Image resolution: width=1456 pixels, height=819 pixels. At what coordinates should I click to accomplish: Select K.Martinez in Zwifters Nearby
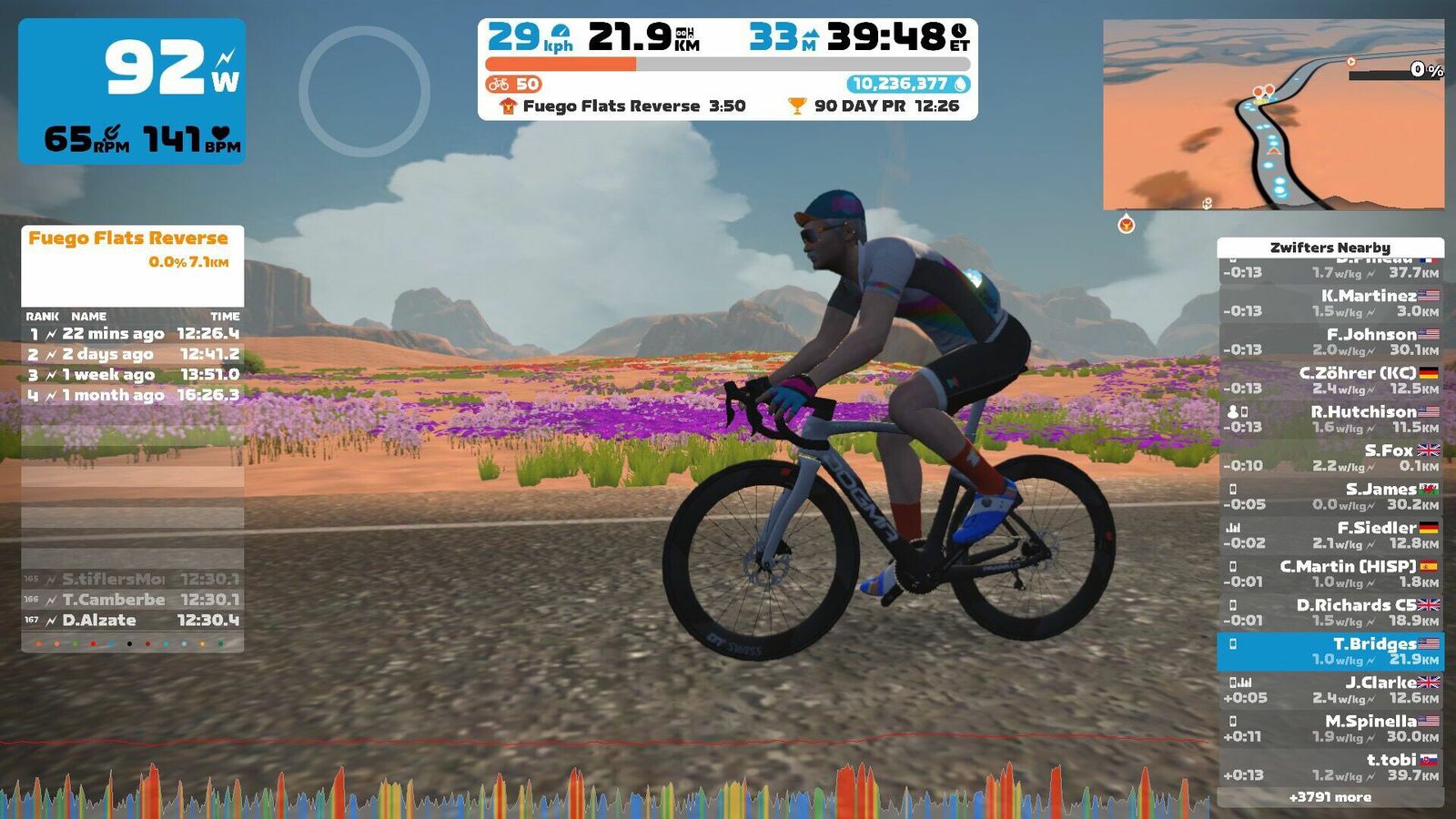coord(1330,303)
